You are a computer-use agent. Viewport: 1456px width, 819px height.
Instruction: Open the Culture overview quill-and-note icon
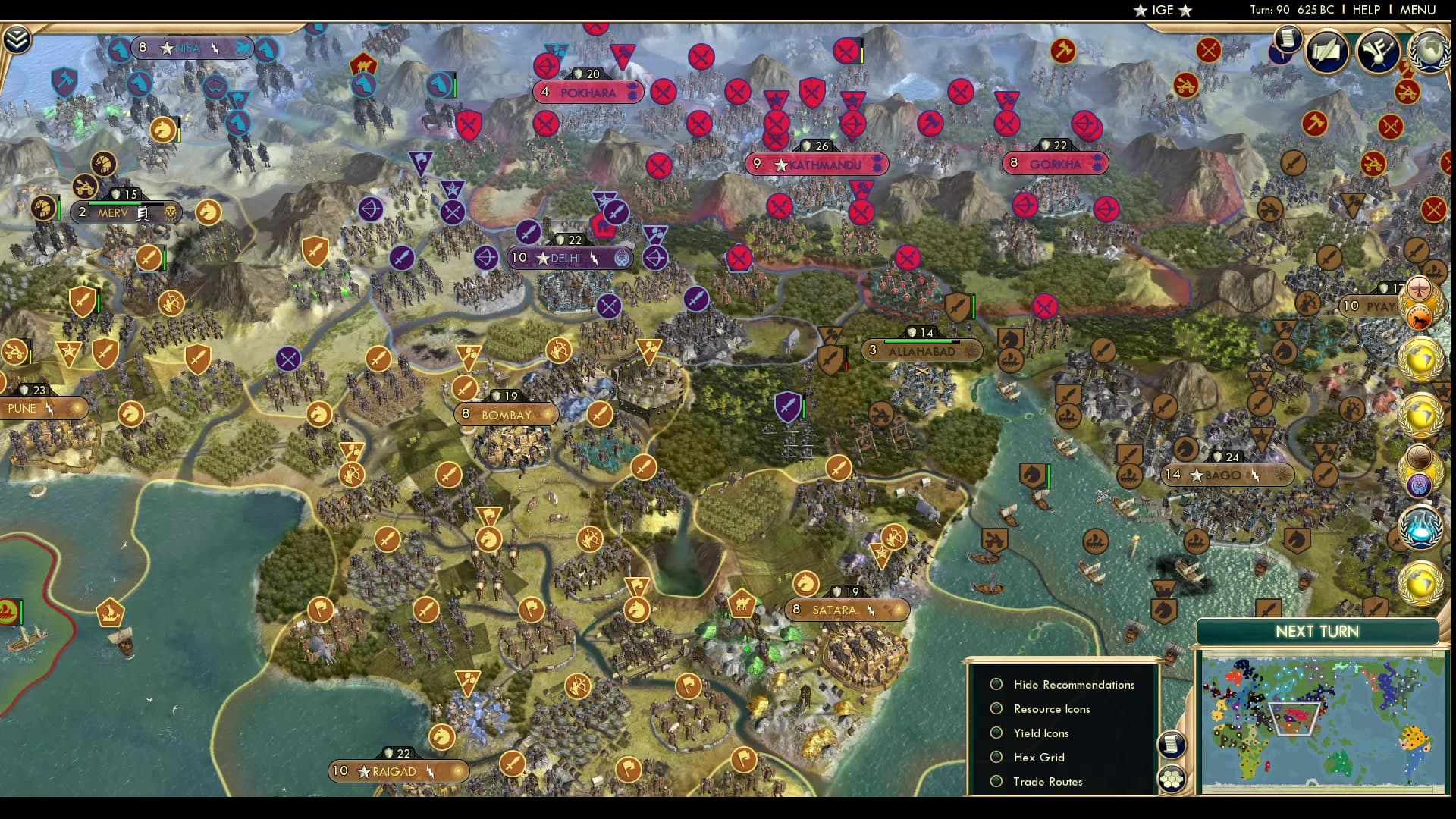pos(1329,51)
